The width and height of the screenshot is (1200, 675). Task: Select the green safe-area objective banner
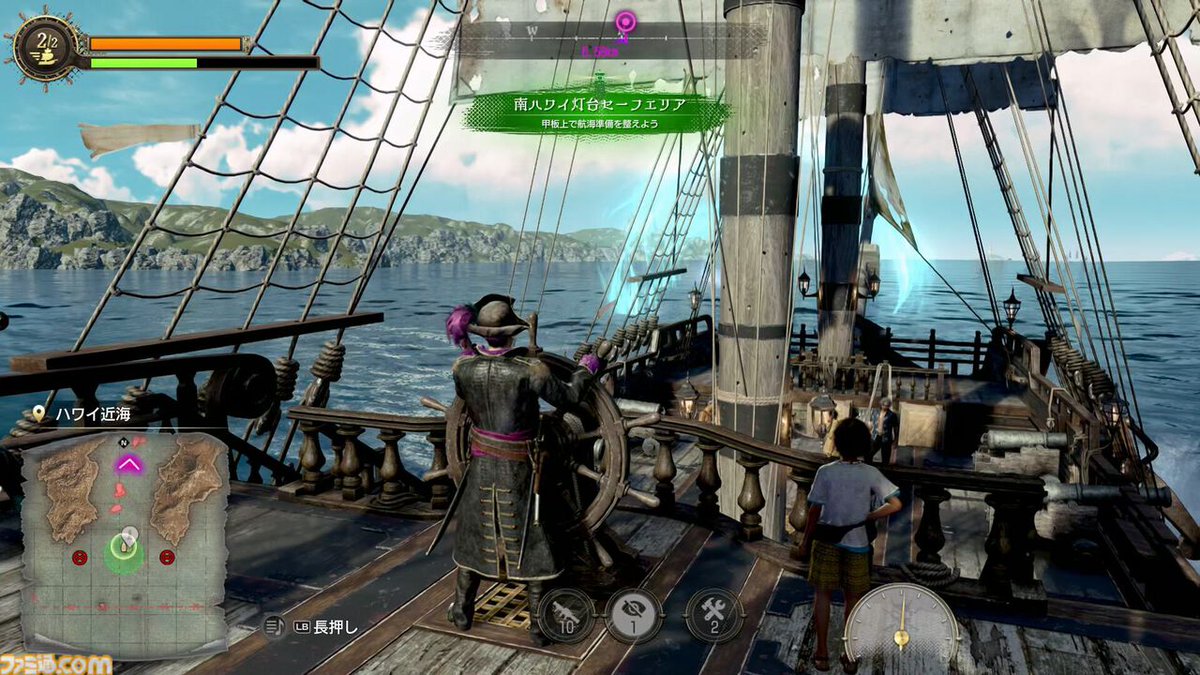(x=597, y=113)
